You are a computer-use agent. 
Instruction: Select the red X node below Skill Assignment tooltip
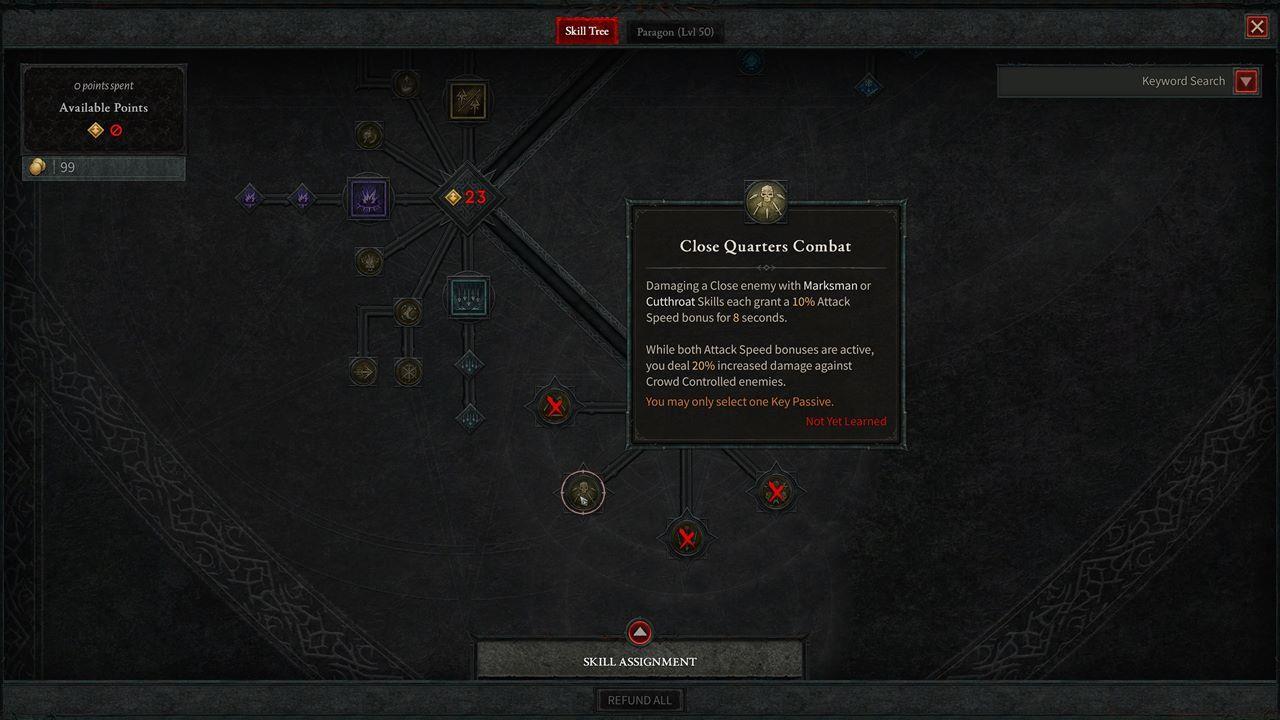tap(686, 538)
